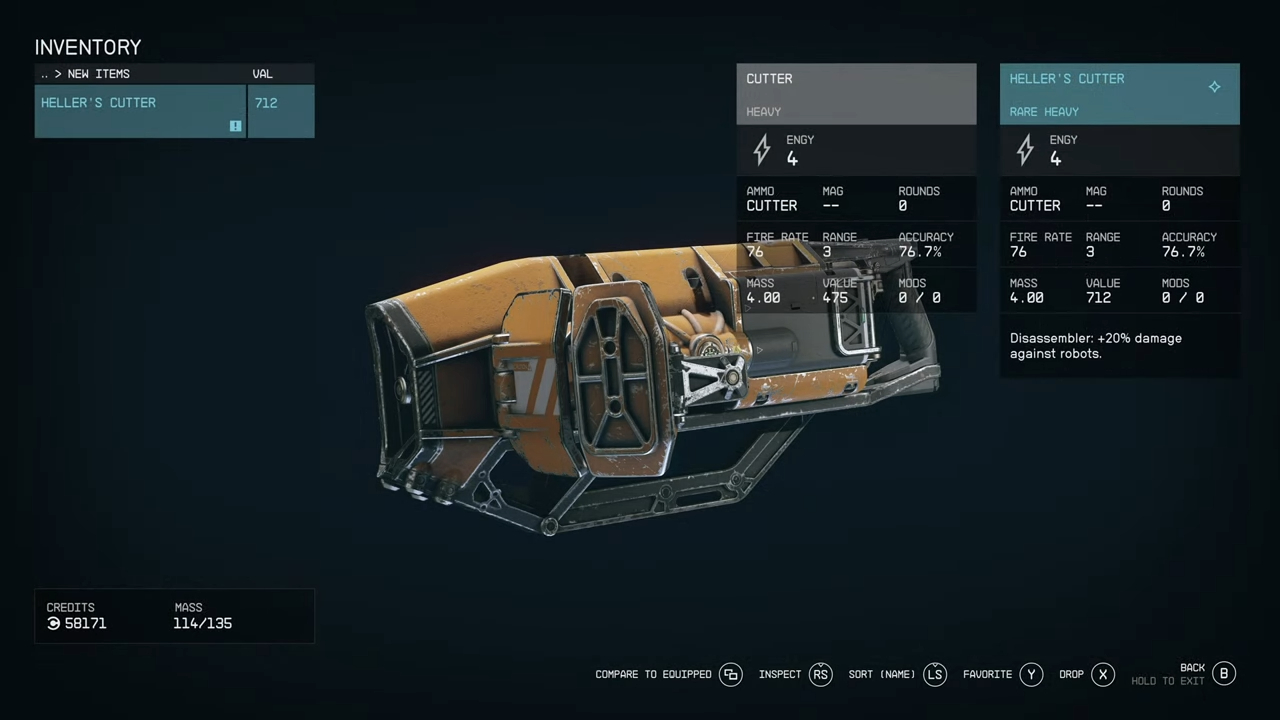
Task: Click the lightning icon on Heller's Cutter panel
Action: (1025, 150)
